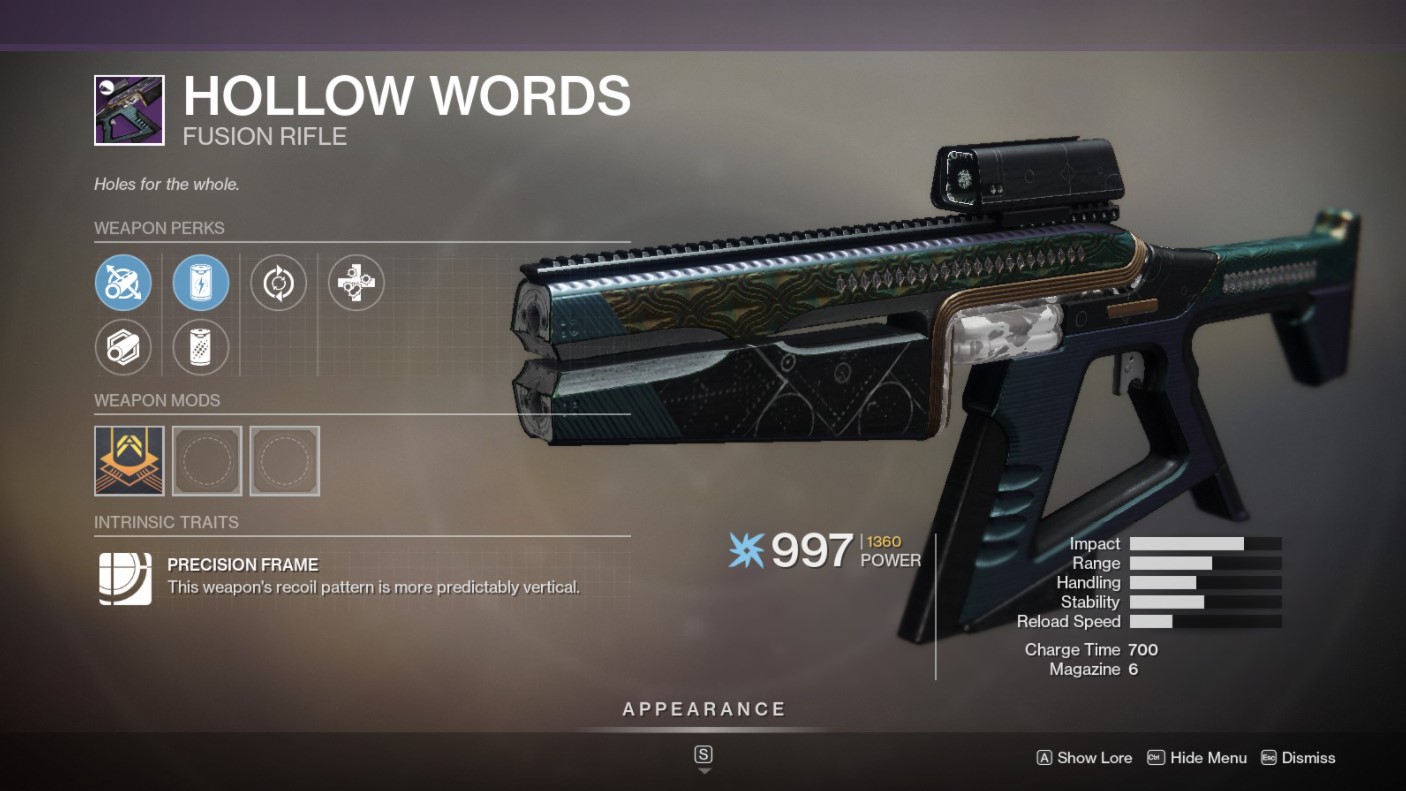
Task: Choose the hexagon-backed barrel perk
Action: point(123,348)
